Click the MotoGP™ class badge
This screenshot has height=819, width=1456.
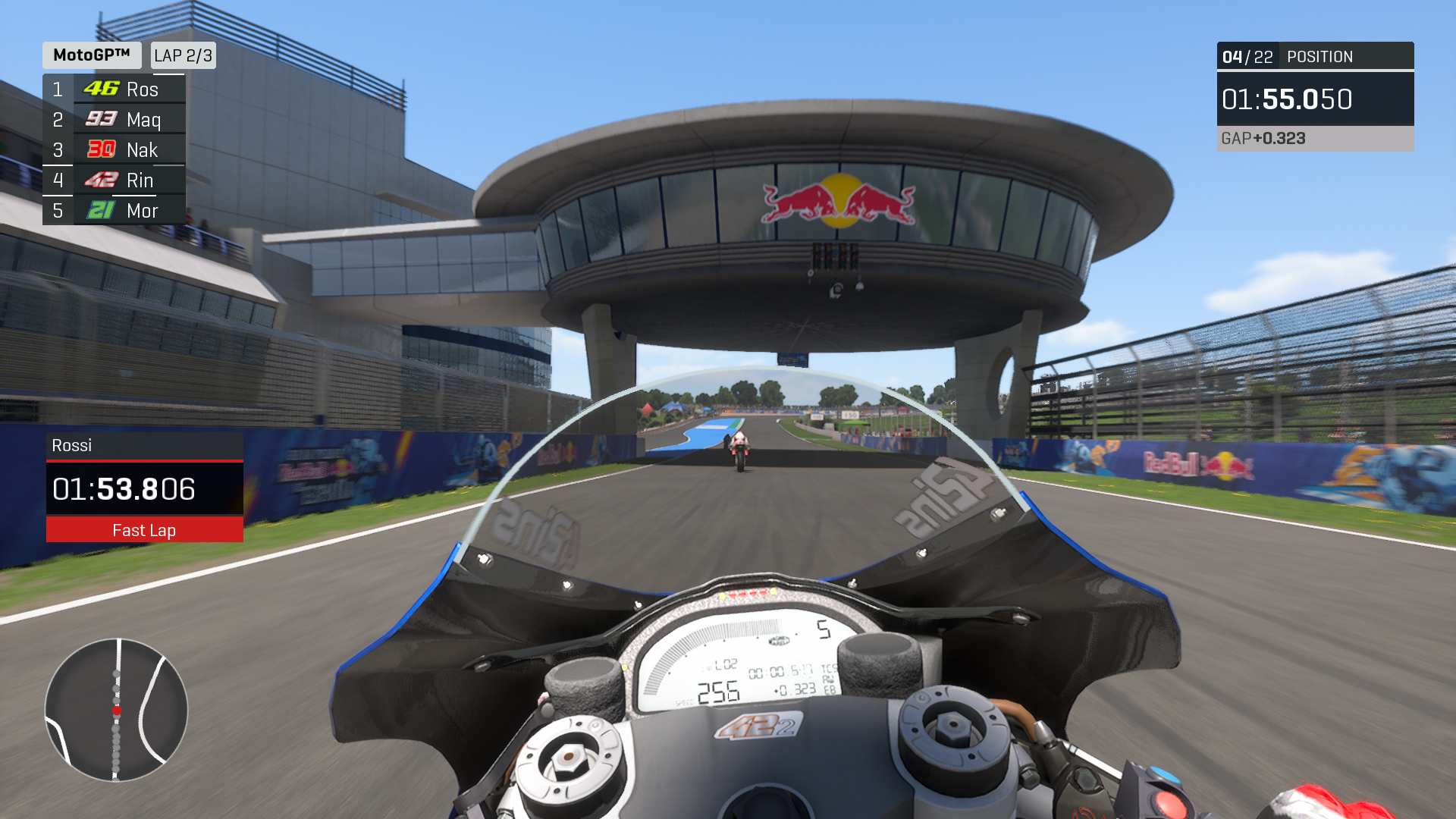point(90,55)
